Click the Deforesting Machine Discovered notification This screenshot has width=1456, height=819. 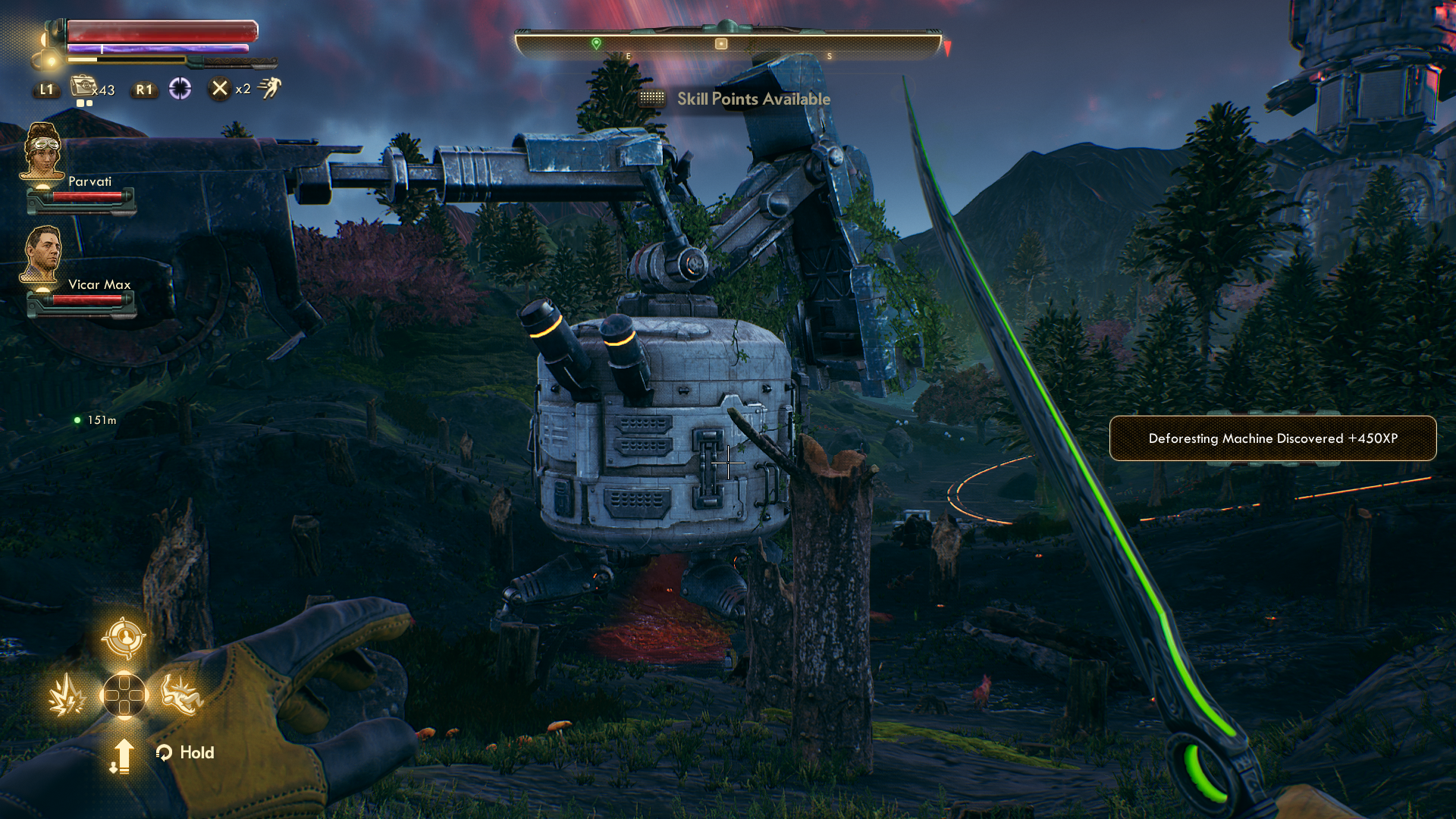click(x=1272, y=438)
